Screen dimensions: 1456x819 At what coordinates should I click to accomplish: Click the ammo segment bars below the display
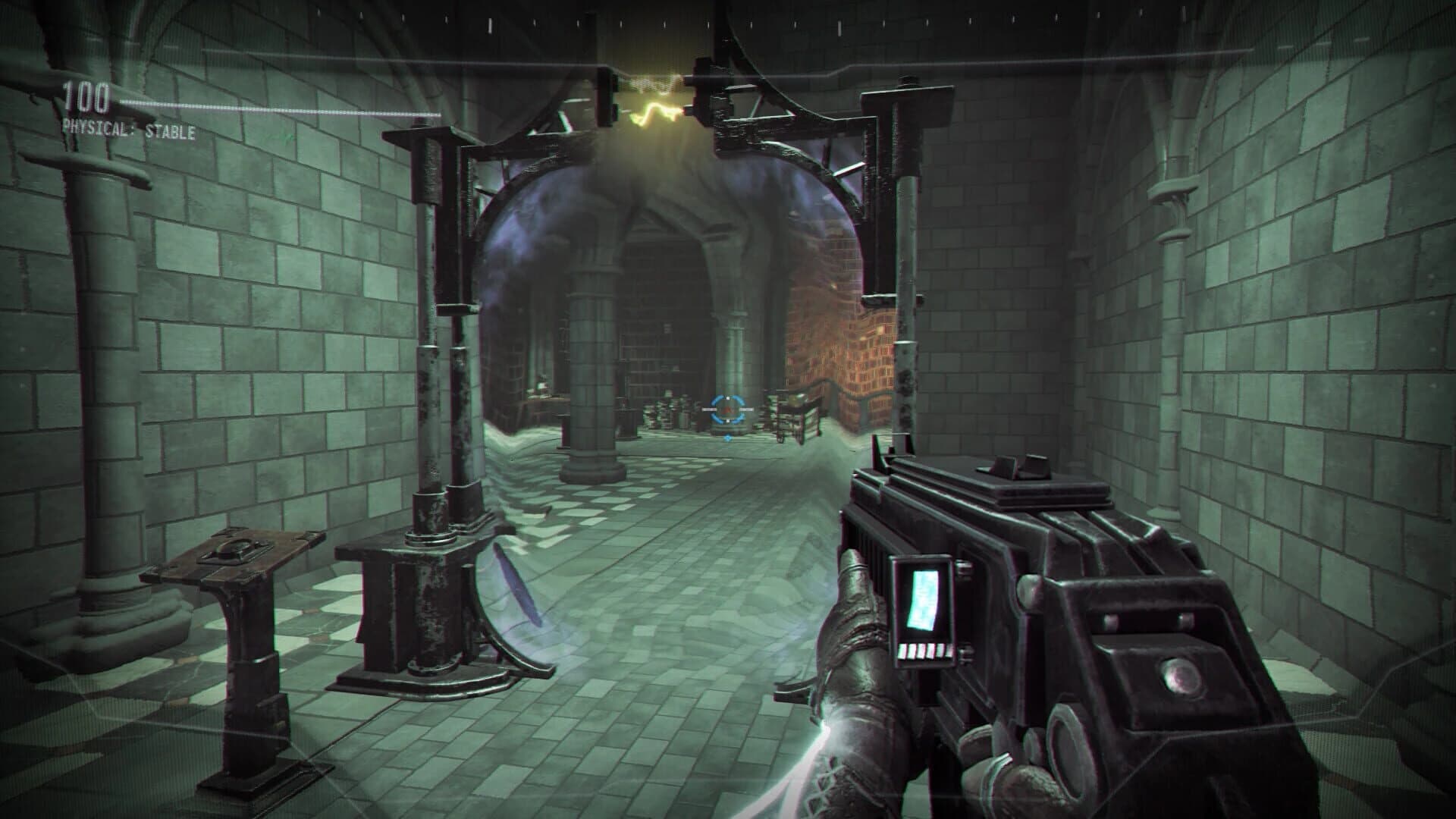pos(925,651)
